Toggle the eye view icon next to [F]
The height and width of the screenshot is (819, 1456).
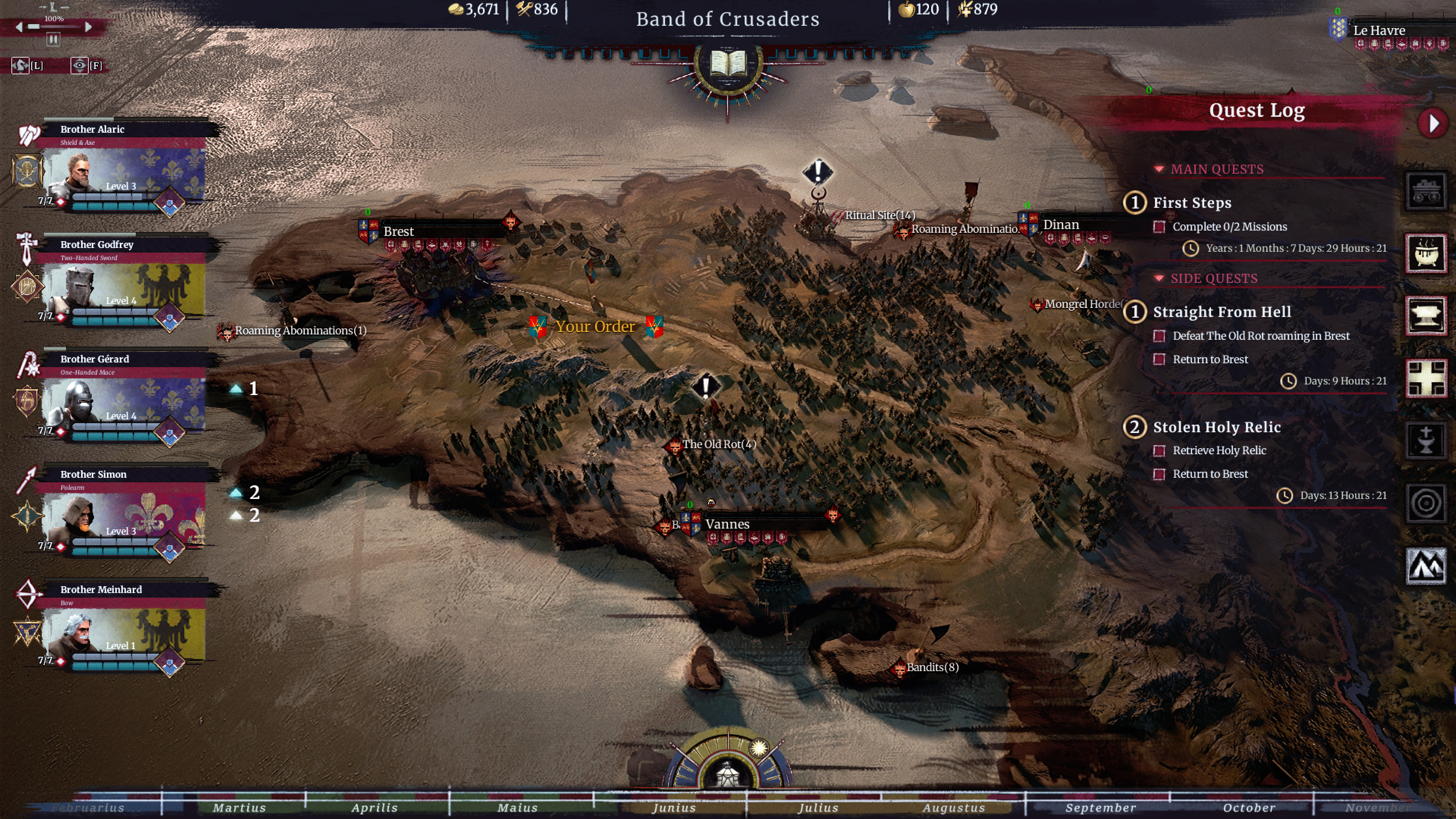click(x=79, y=66)
